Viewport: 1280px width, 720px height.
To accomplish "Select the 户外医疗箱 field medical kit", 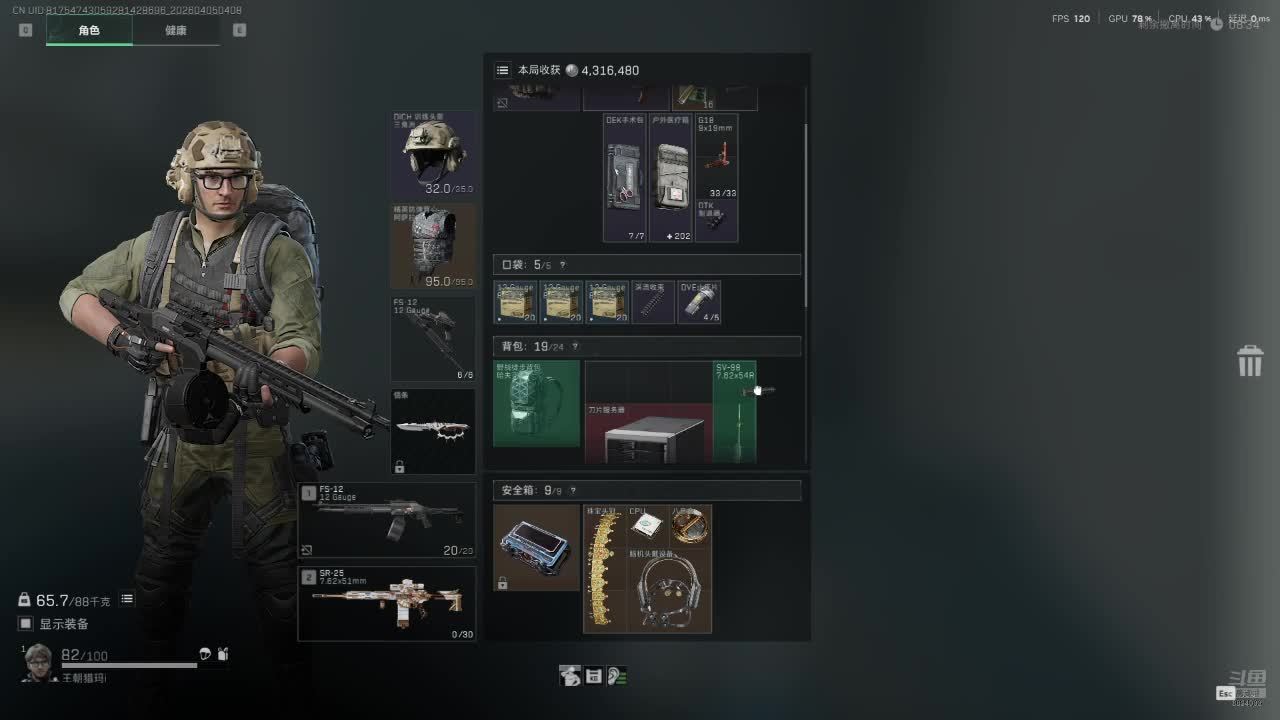I will pos(670,178).
